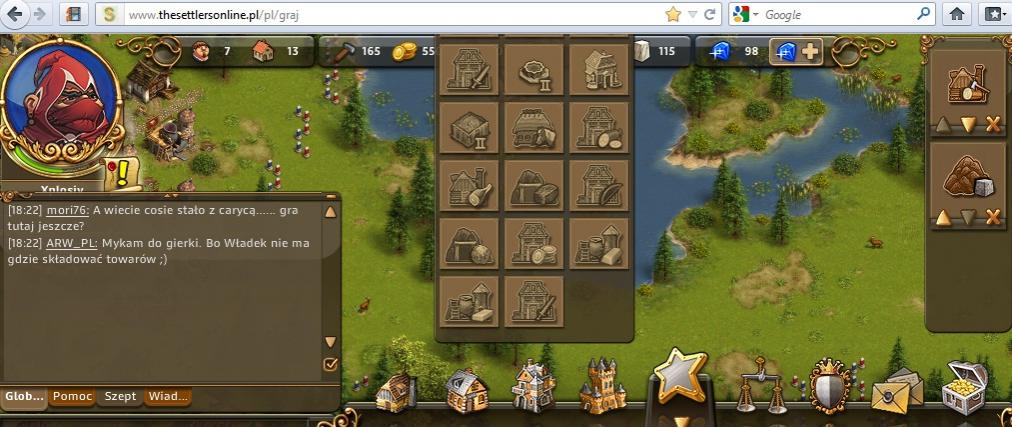The height and width of the screenshot is (427, 1012).
Task: Reload the page in the browser
Action: click(x=710, y=14)
